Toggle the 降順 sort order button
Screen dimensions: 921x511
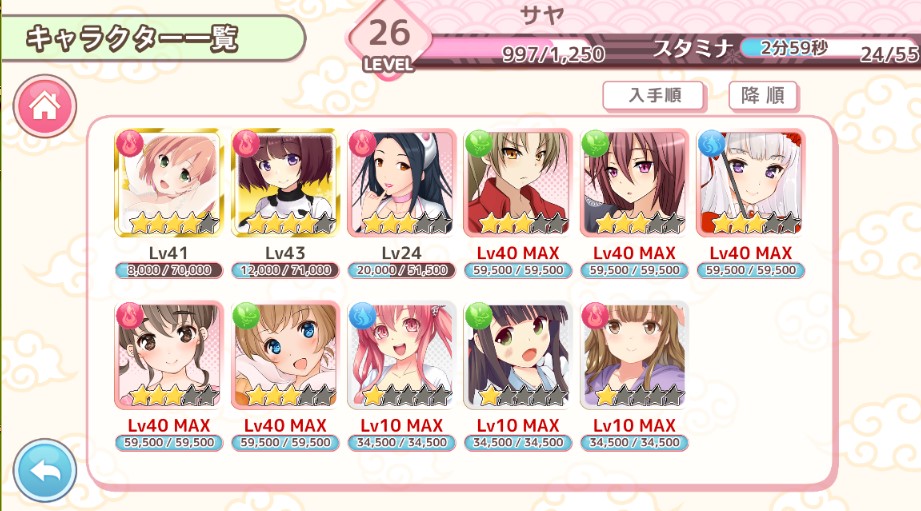(763, 96)
